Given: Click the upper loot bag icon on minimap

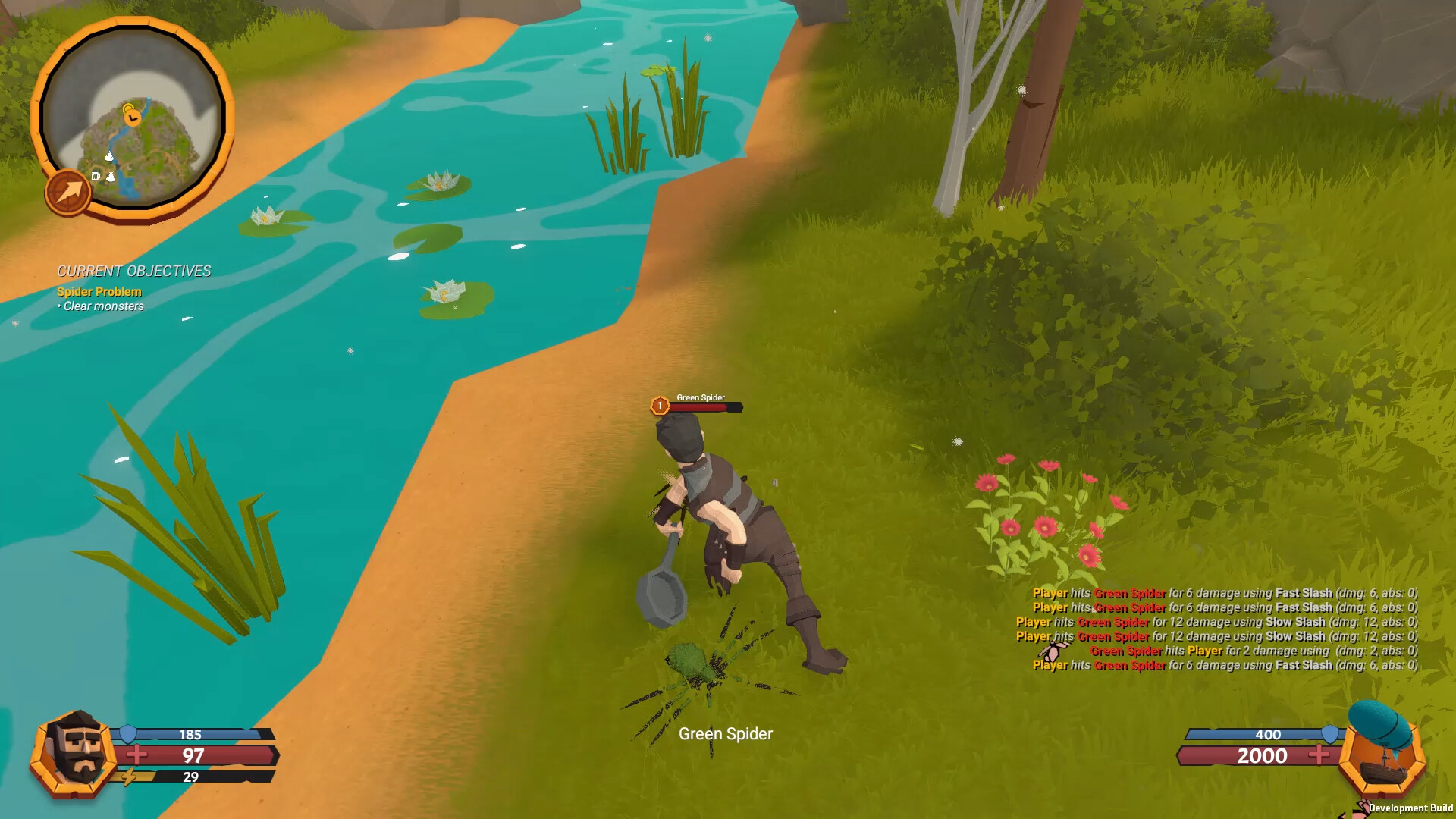Looking at the screenshot, I should 110,155.
